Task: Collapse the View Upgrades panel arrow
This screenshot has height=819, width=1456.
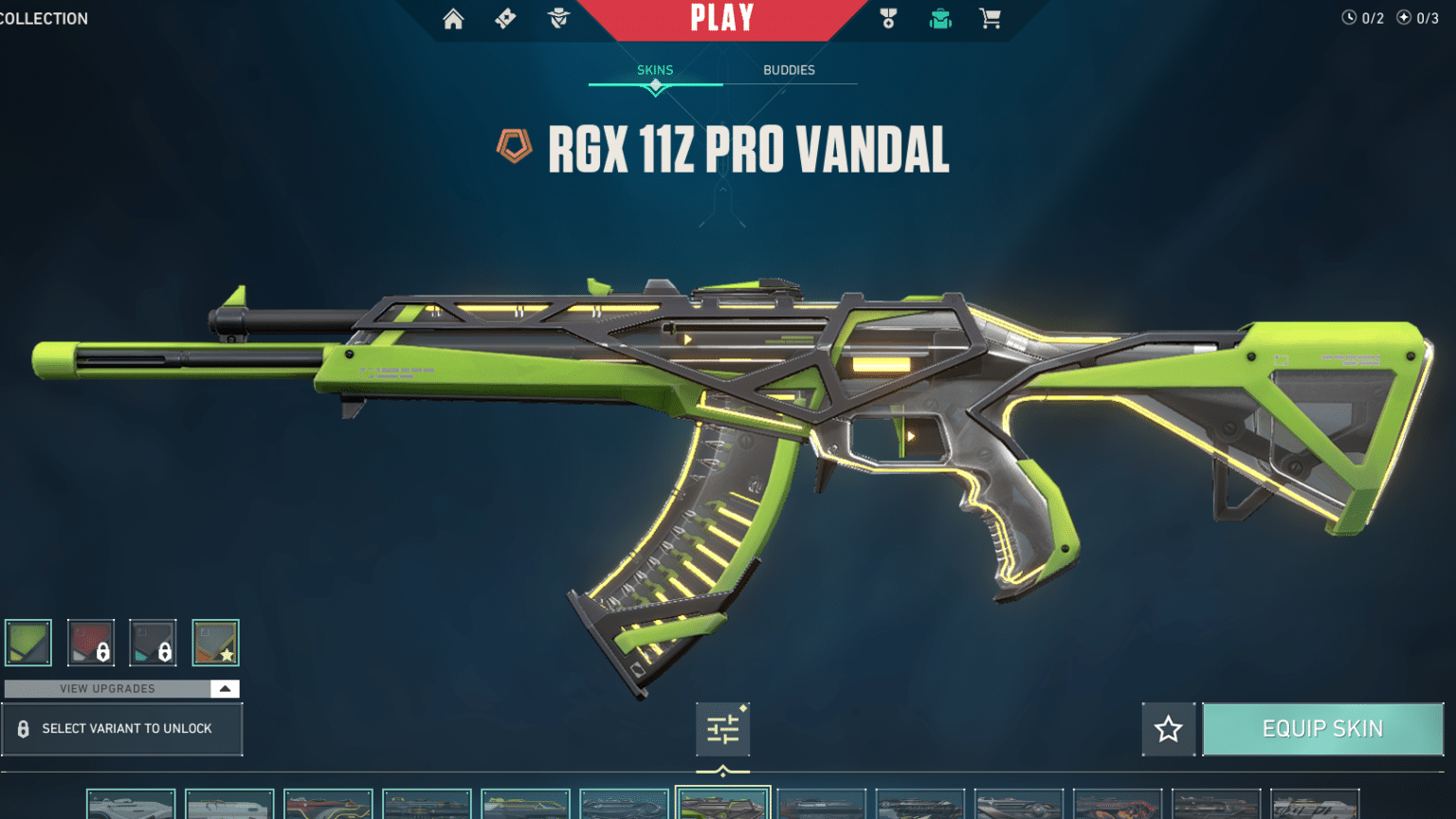Action: pos(225,688)
